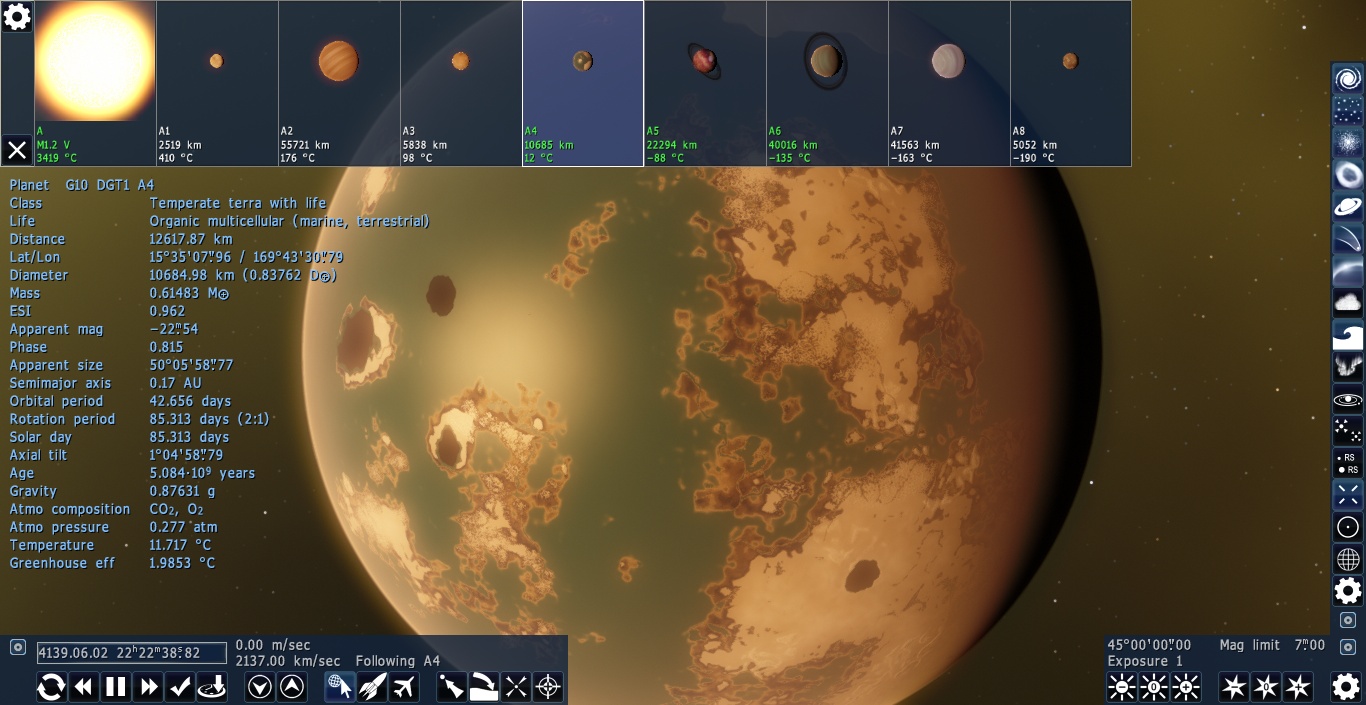Click the date and time input field
Screen dimensions: 1366x705
pos(132,653)
